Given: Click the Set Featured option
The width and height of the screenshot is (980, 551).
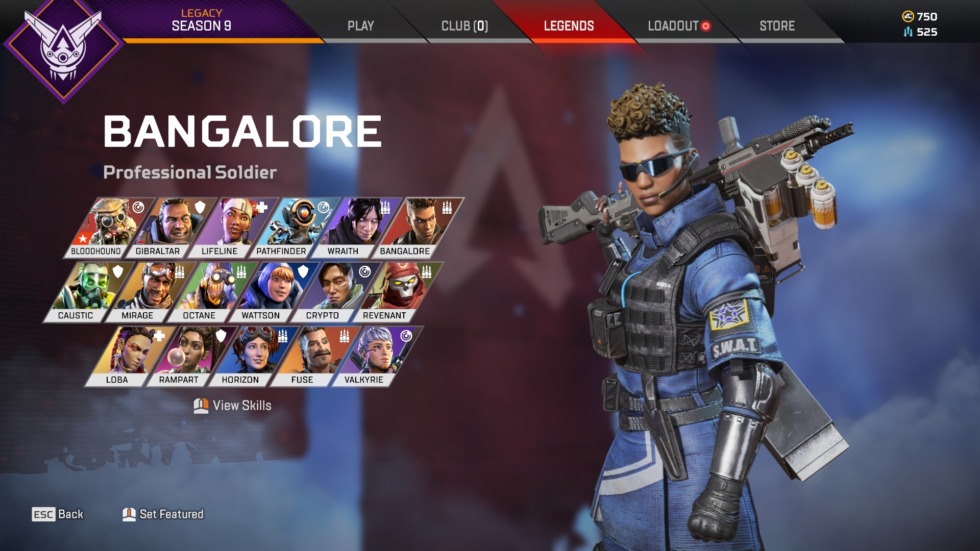Looking at the screenshot, I should coord(163,514).
